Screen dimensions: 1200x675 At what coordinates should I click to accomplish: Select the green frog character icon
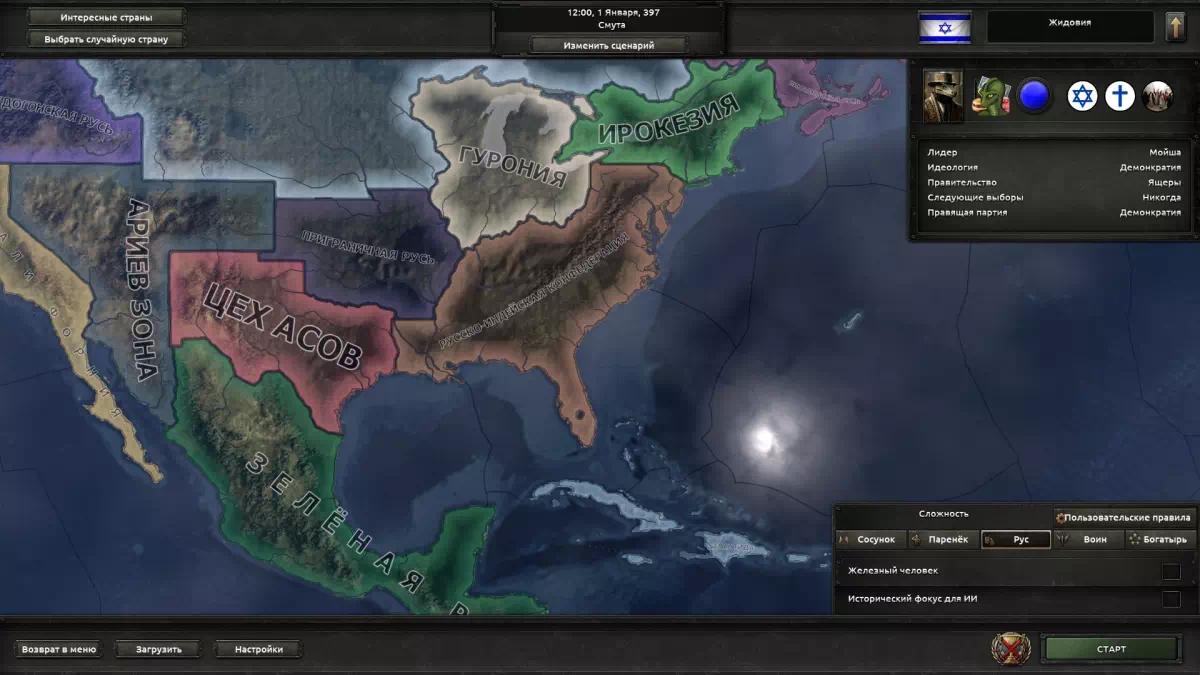[x=992, y=96]
